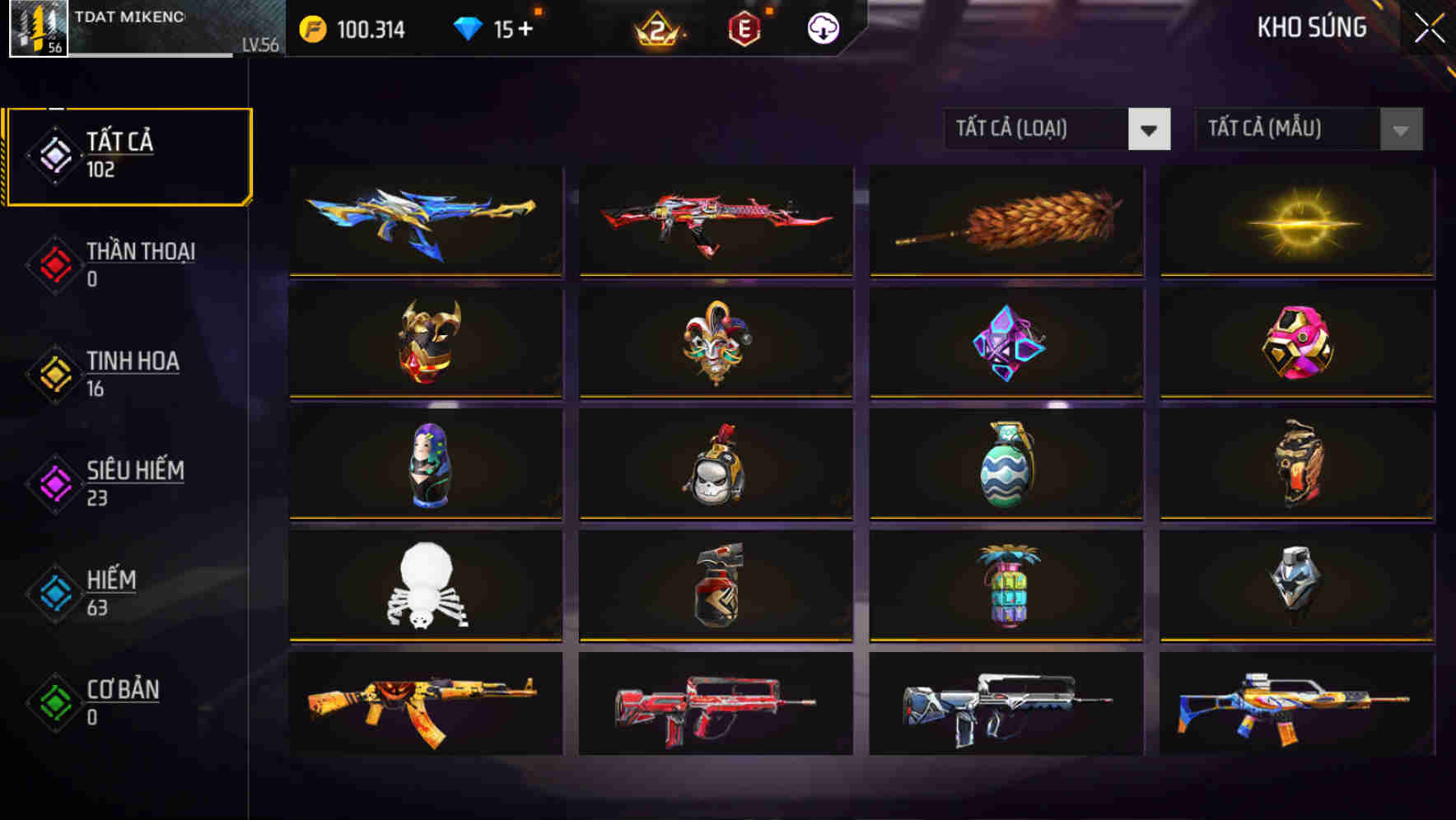This screenshot has width=1456, height=820.
Task: Toggle selection of the white spider item
Action: (425, 586)
